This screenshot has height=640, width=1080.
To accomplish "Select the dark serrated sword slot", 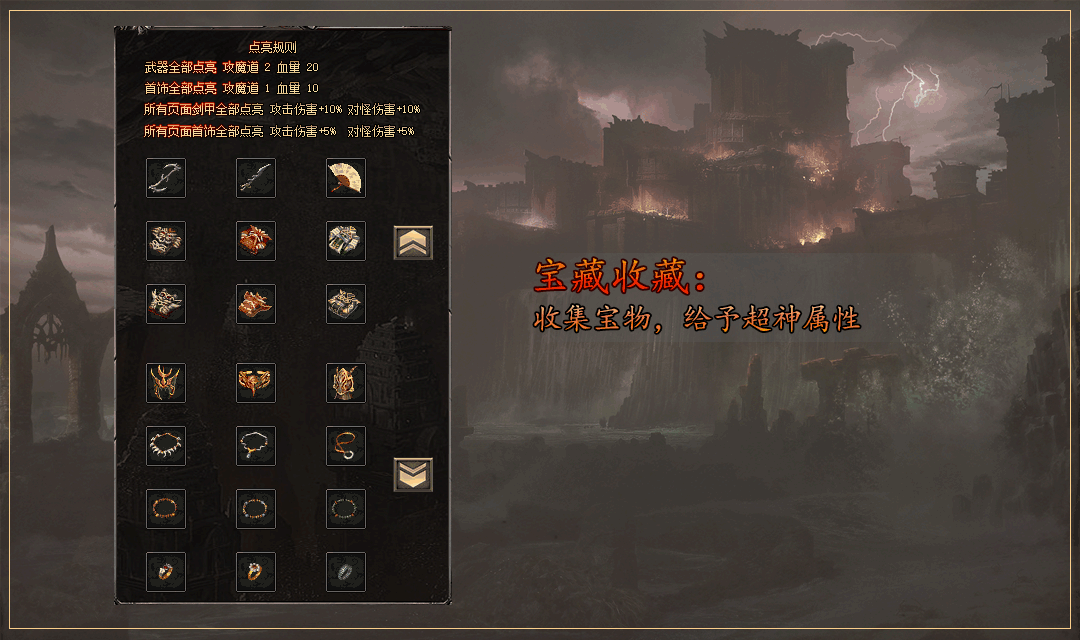I will pos(256,178).
